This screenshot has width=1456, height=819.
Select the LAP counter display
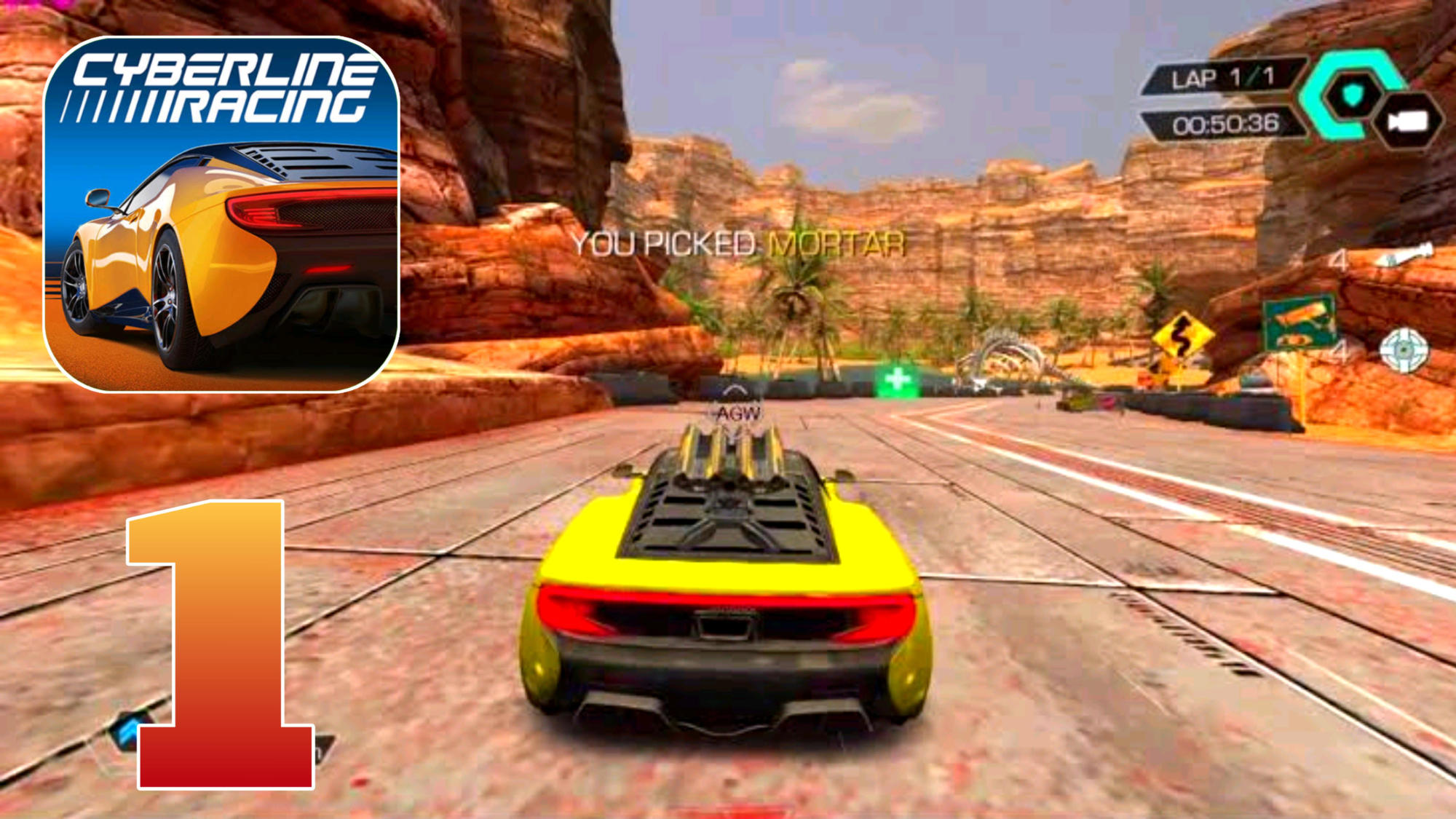click(x=1223, y=76)
